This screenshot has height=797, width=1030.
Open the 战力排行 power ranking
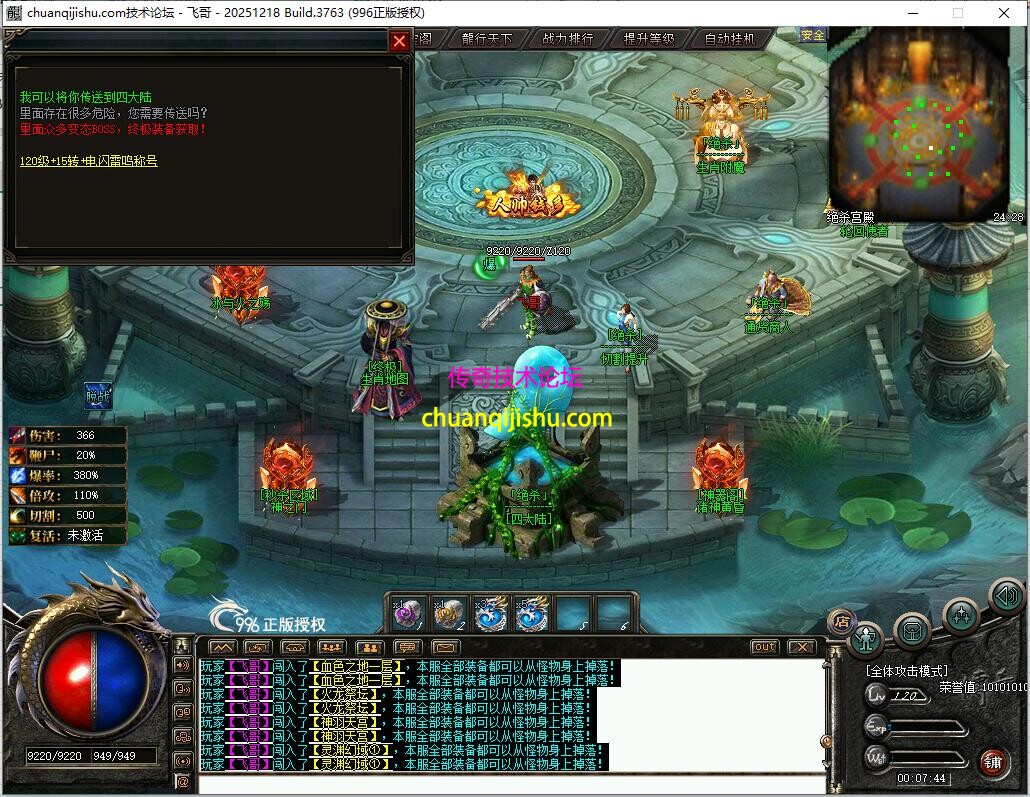(568, 39)
